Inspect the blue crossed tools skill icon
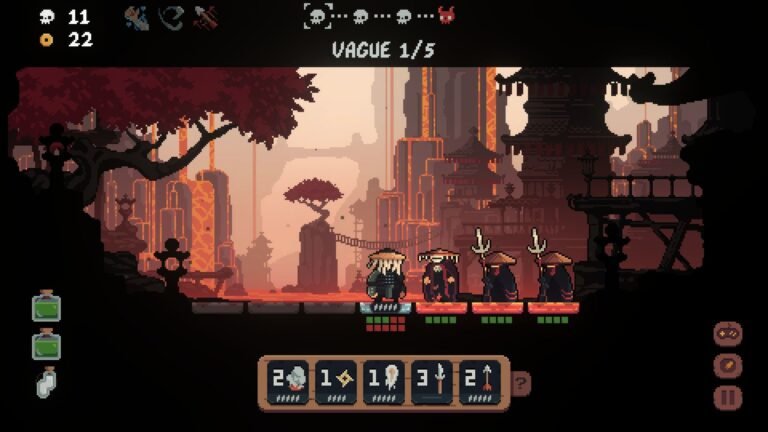Screen dimensions: 768x432 (x=137, y=17)
